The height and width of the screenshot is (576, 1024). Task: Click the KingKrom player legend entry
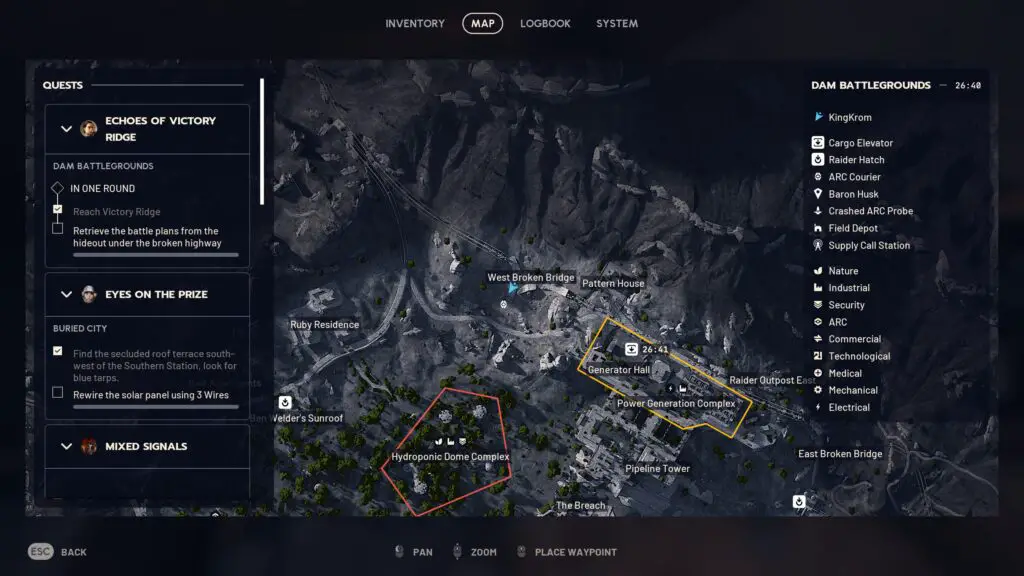849,117
